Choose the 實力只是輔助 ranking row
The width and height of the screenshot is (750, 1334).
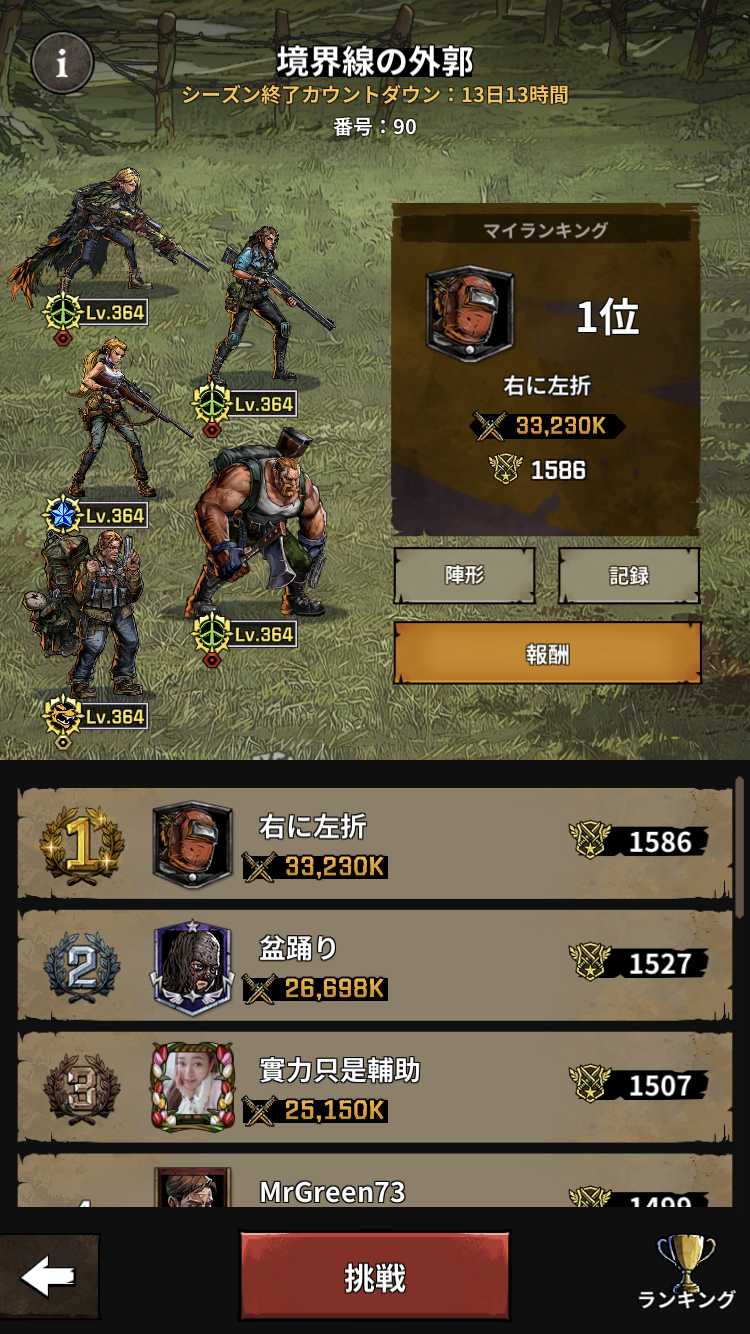point(376,1088)
